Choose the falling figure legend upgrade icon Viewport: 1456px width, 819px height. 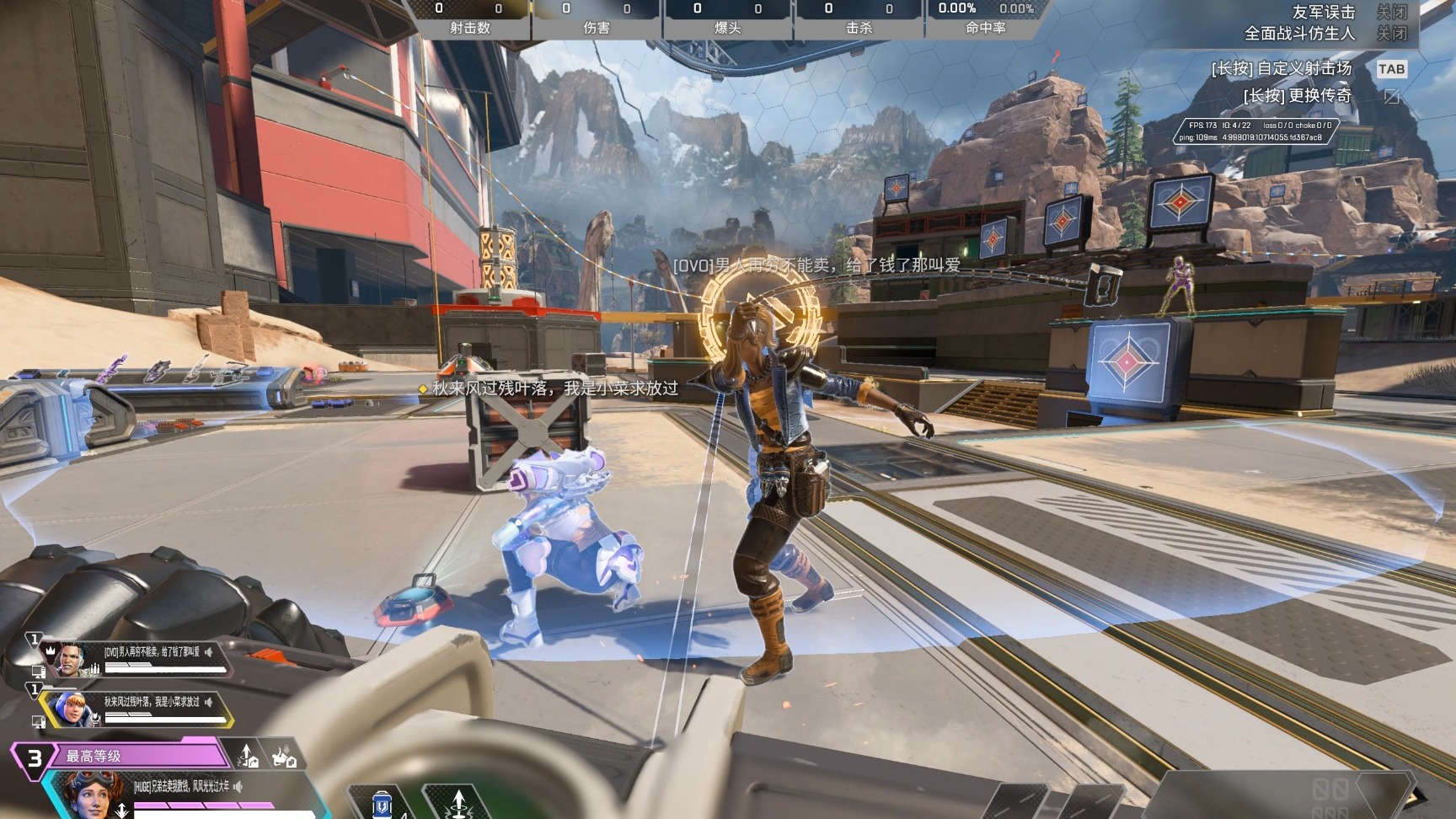(x=283, y=756)
